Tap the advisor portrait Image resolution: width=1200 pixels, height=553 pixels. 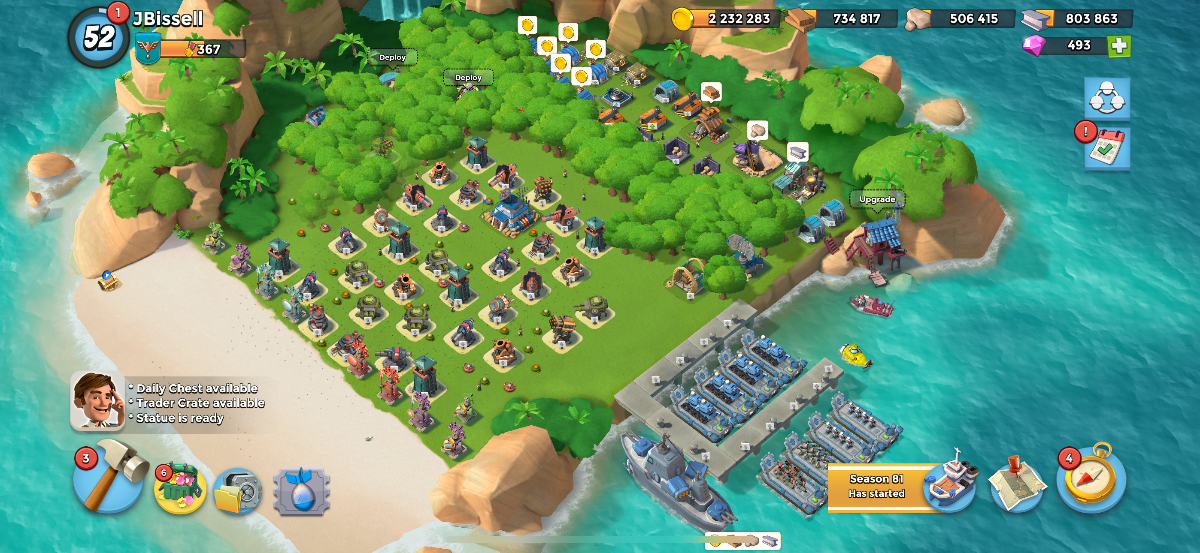[x=97, y=400]
